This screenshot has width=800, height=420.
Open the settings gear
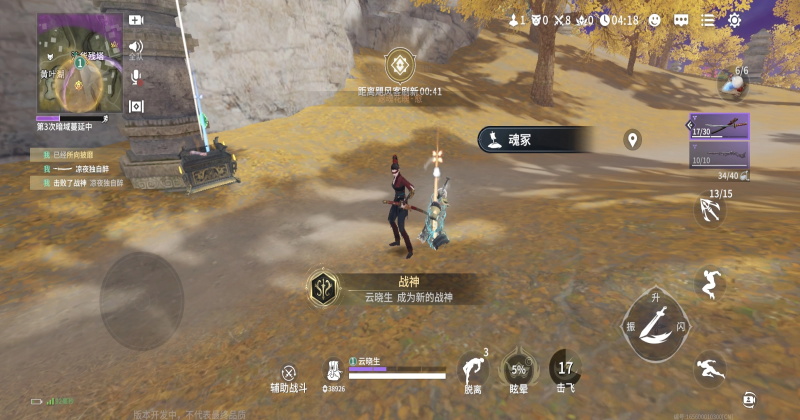[735, 20]
